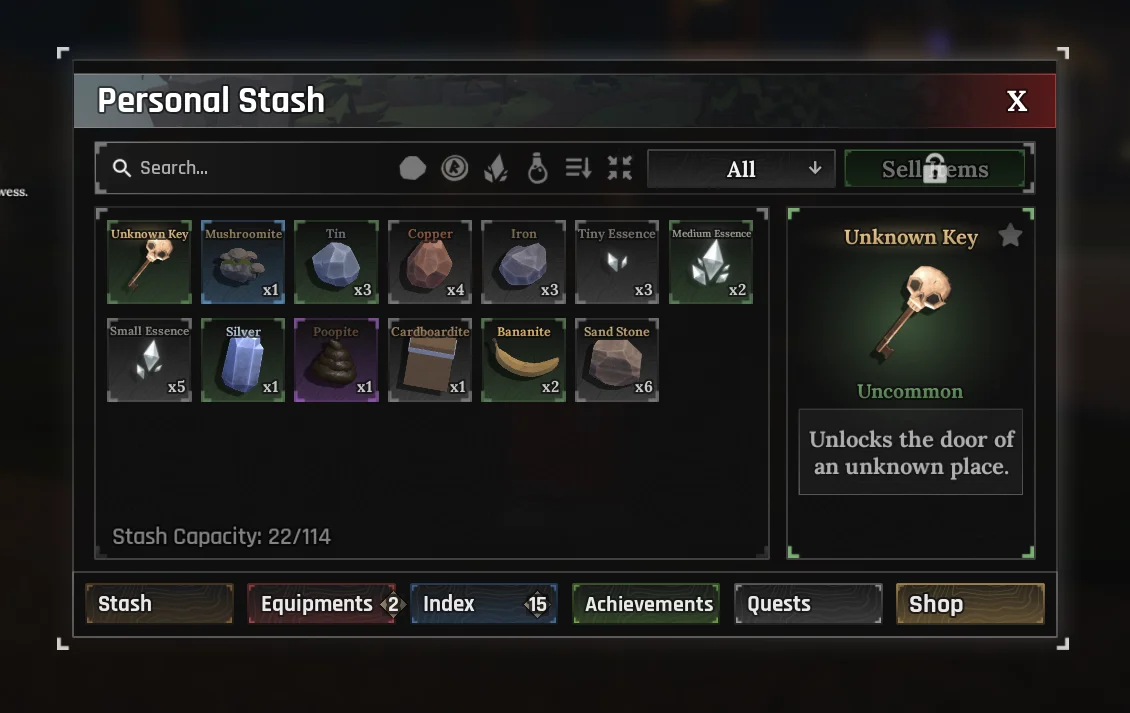Select the Mushroomite item slot
The image size is (1130, 713).
click(x=243, y=262)
